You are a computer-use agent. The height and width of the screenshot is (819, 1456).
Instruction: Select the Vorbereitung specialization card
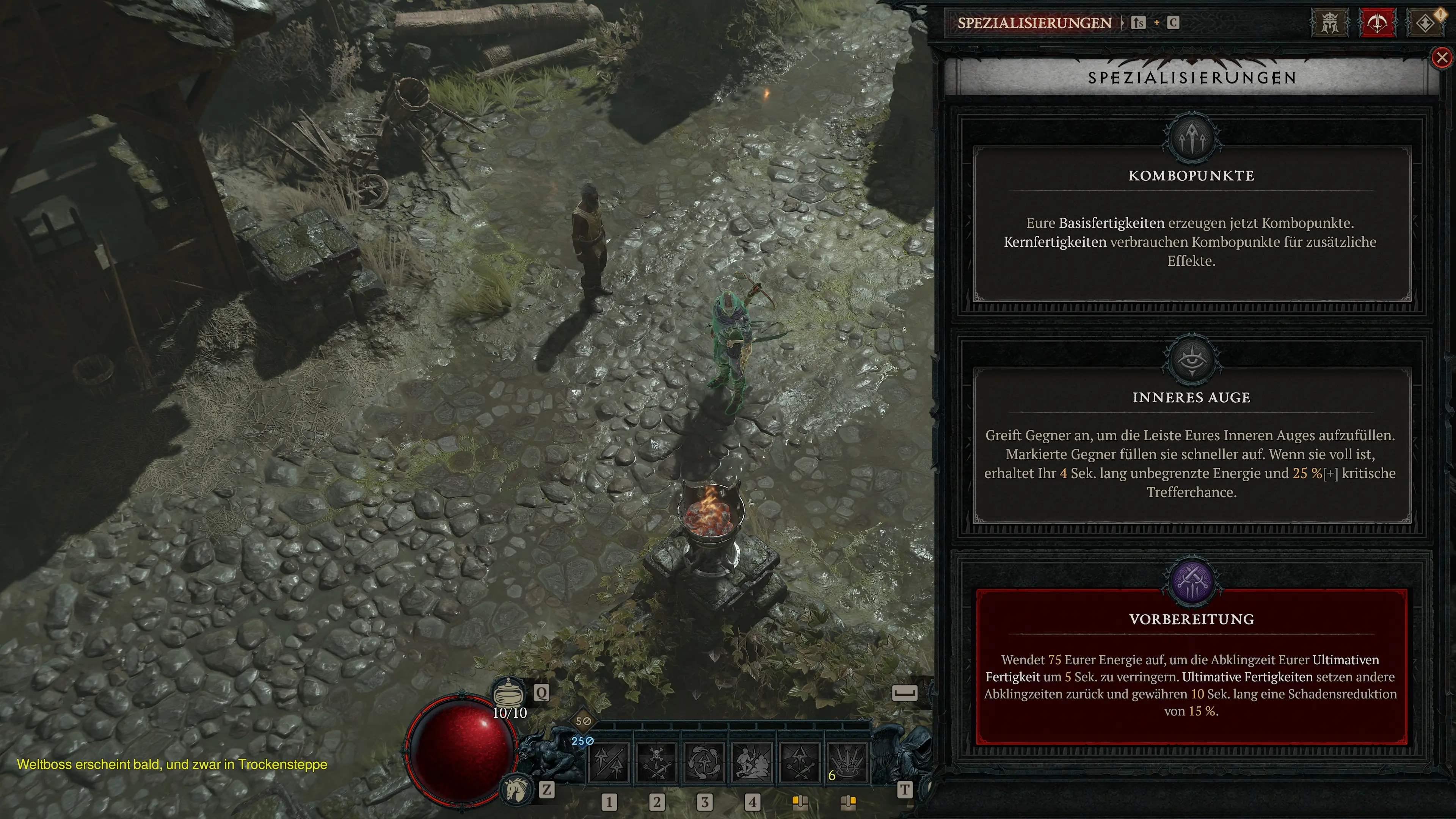(x=1191, y=667)
